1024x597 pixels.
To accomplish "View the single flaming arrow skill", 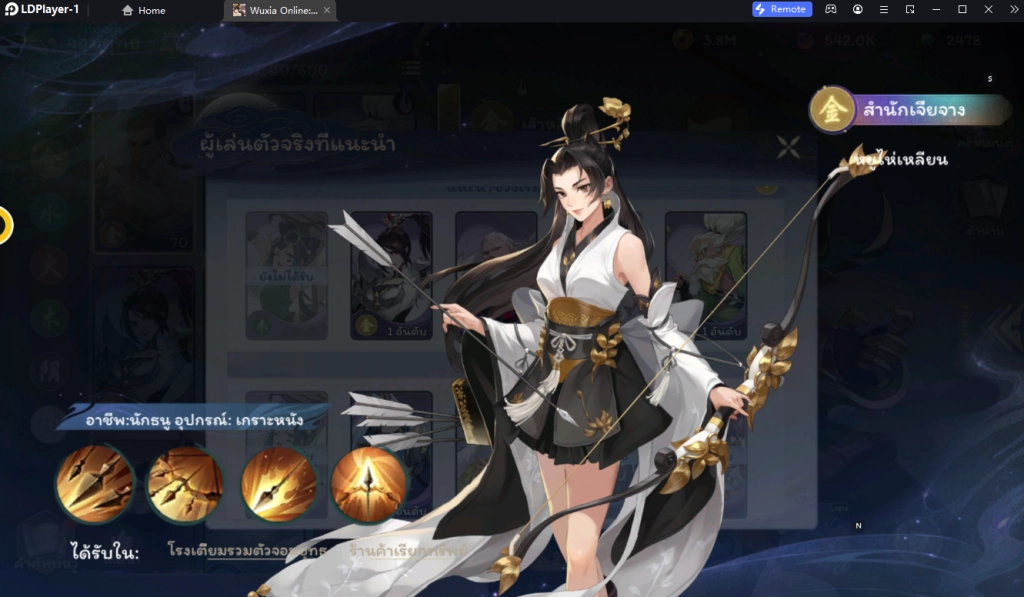I will click(x=278, y=484).
